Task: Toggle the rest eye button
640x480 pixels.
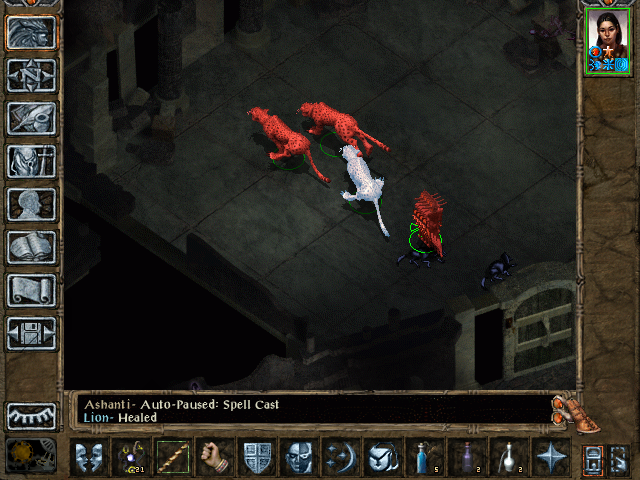Action: point(31,415)
